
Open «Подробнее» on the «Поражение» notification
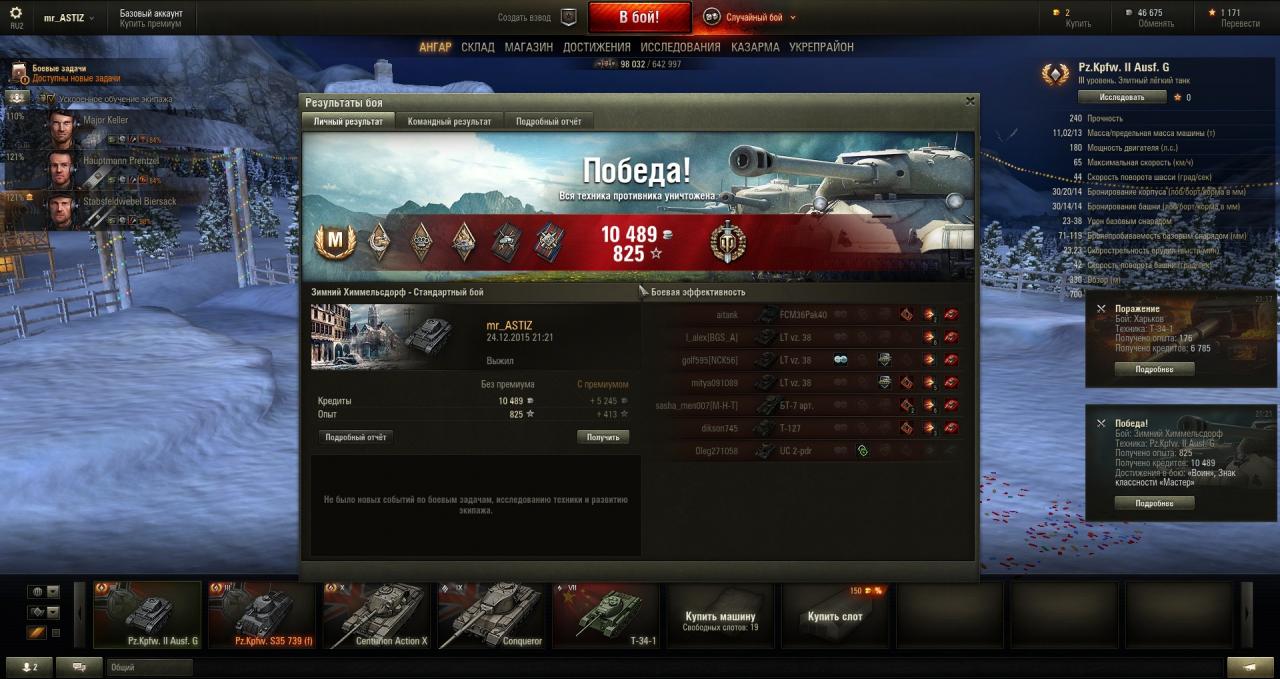(x=1154, y=369)
